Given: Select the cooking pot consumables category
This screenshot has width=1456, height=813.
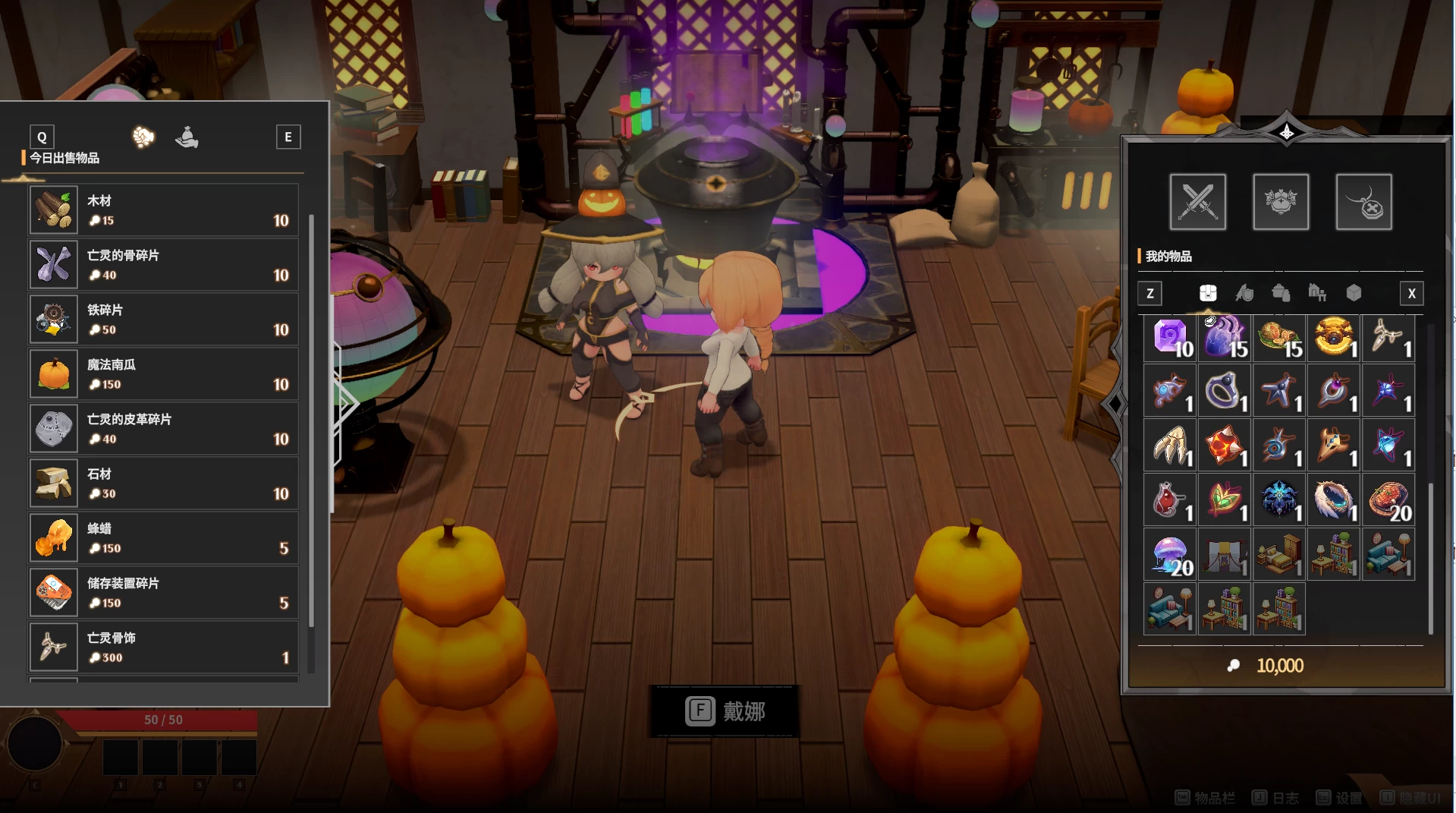Looking at the screenshot, I should coord(1281,293).
